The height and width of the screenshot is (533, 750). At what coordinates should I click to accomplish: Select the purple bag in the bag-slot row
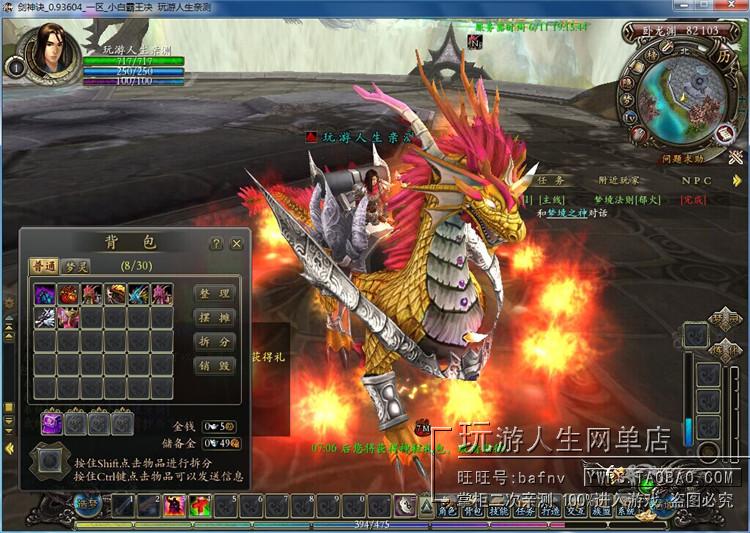coord(51,423)
